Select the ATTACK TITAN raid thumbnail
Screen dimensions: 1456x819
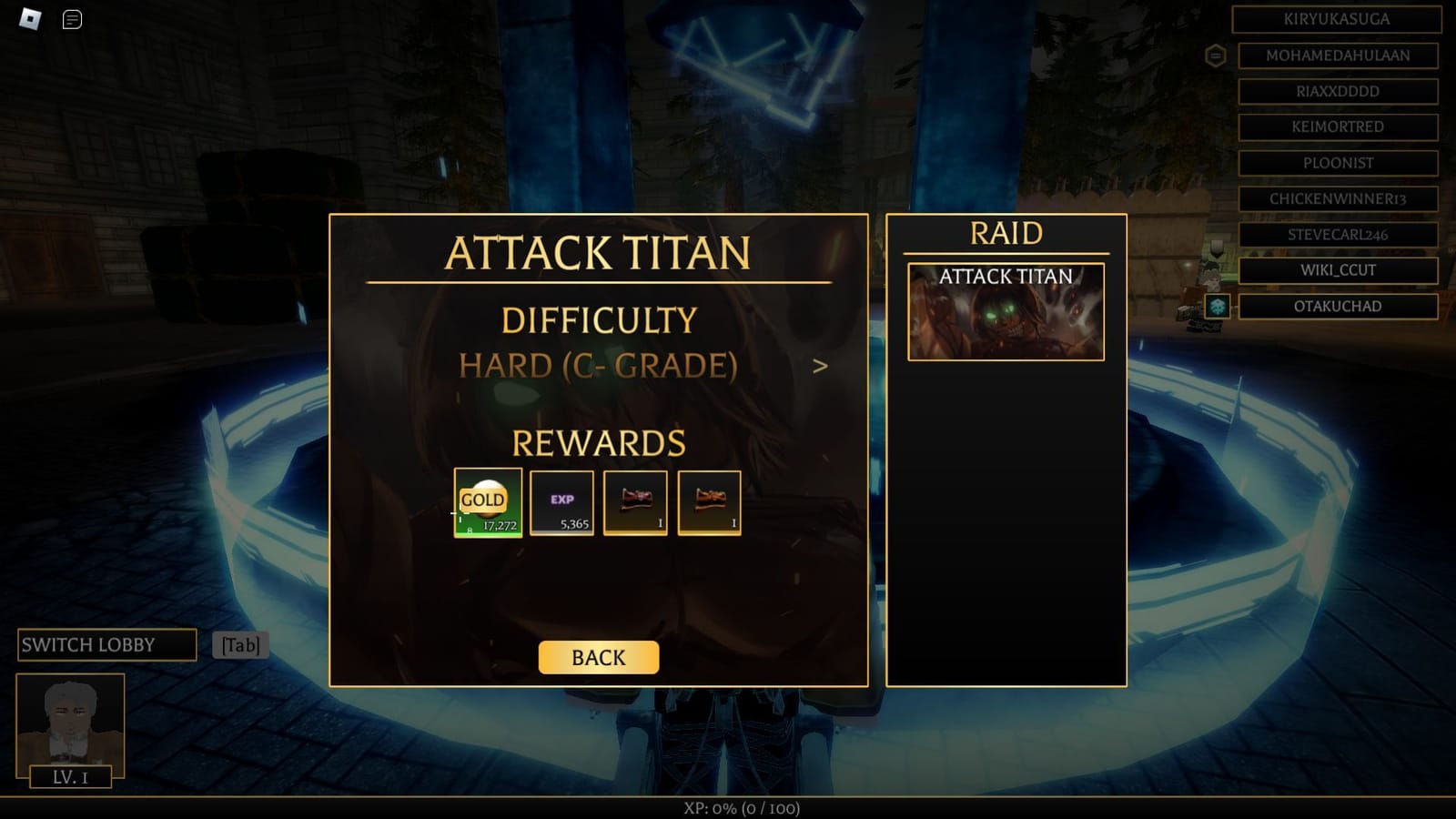point(1006,311)
